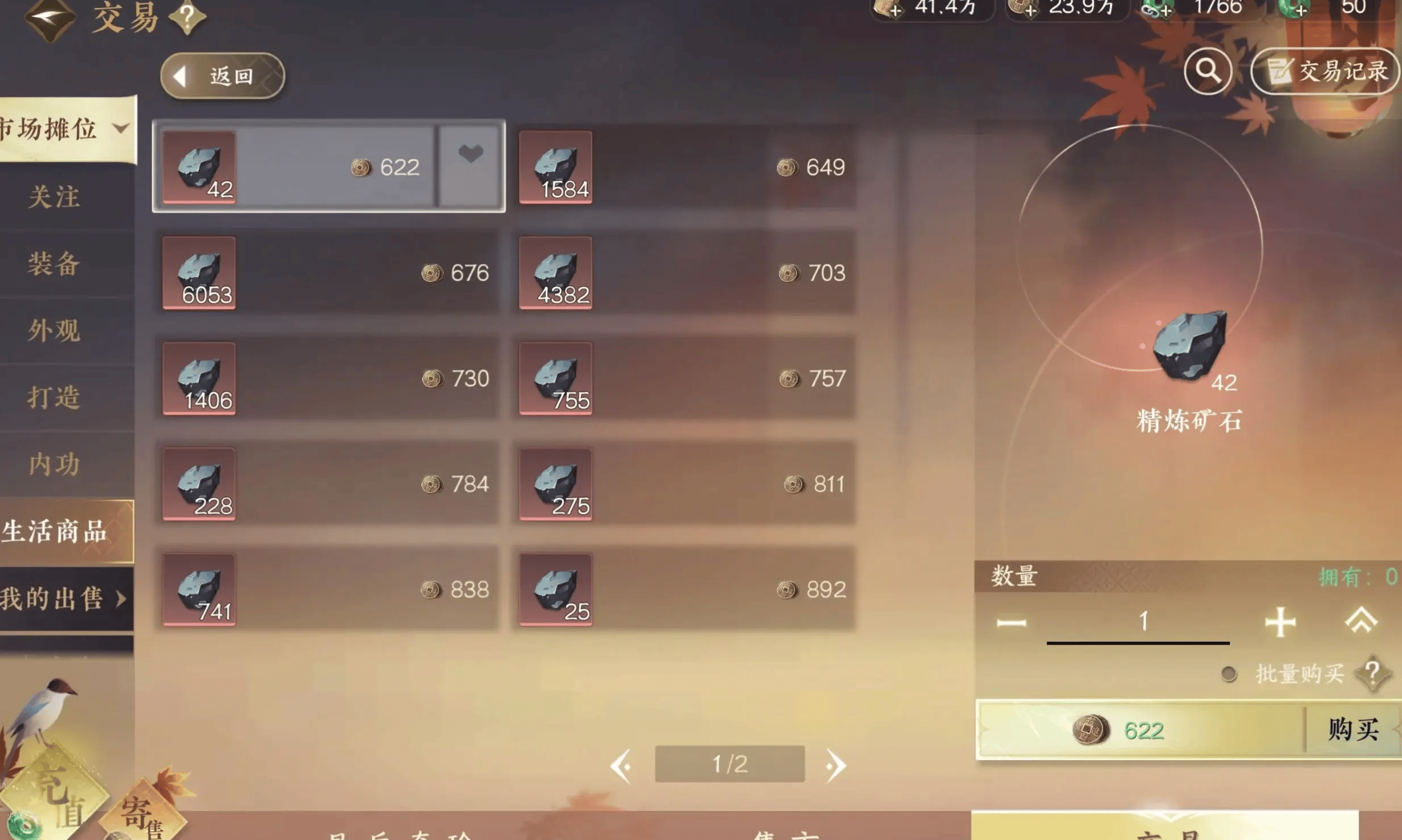Choose the 内功 category

click(x=54, y=464)
